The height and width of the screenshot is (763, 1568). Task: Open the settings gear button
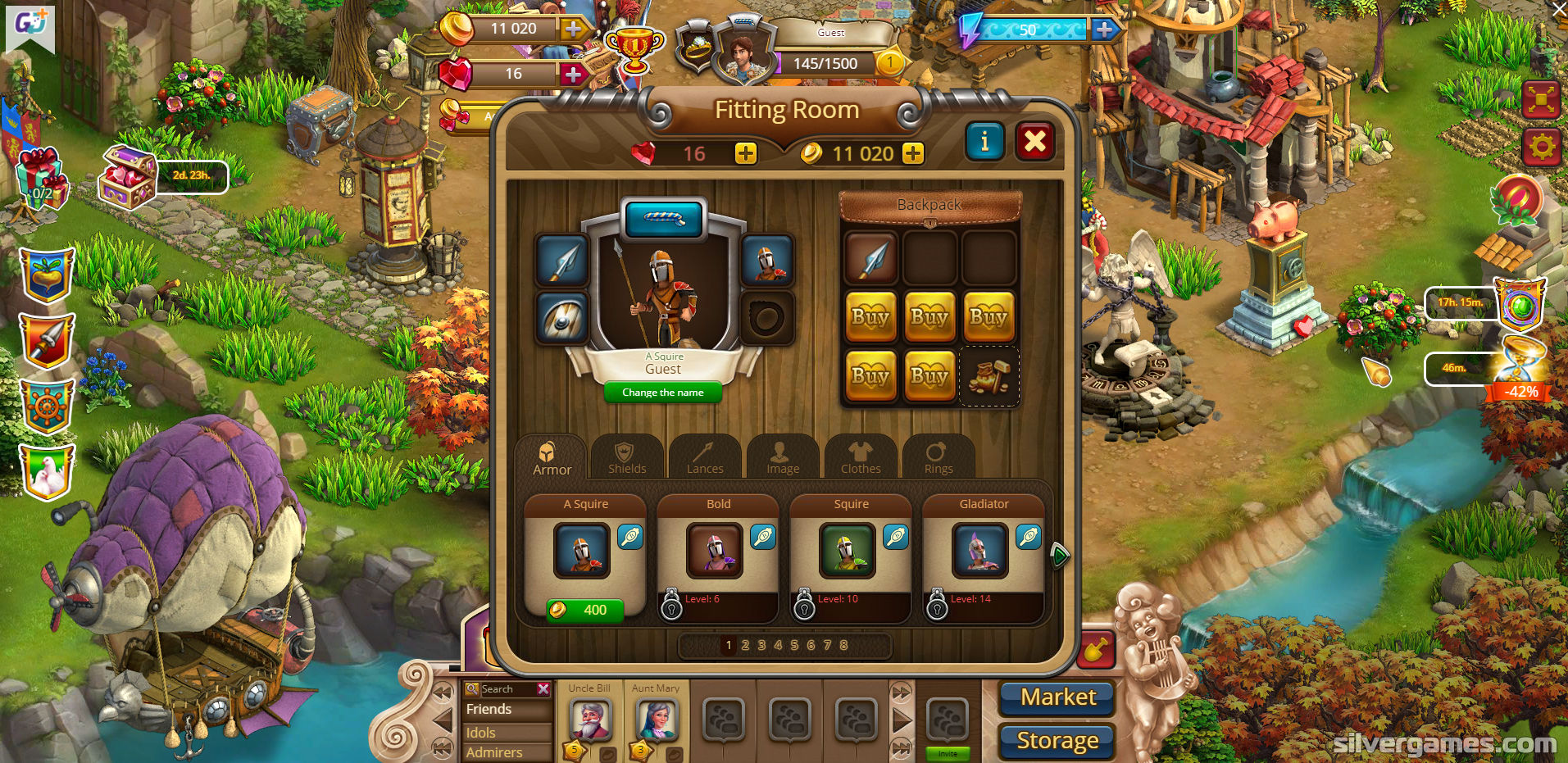tap(1541, 148)
